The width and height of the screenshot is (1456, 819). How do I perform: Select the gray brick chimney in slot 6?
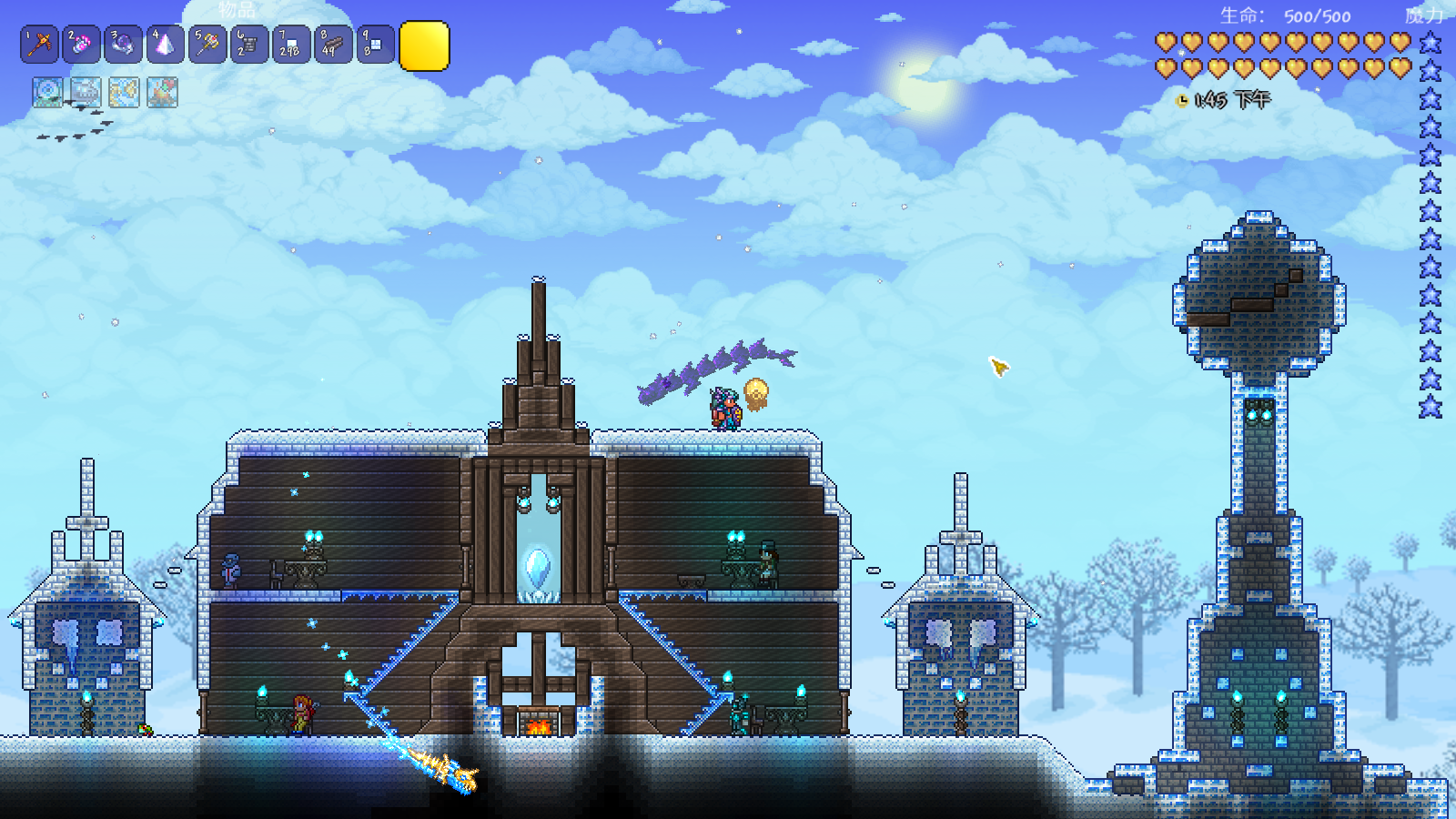pyautogui.click(x=249, y=45)
